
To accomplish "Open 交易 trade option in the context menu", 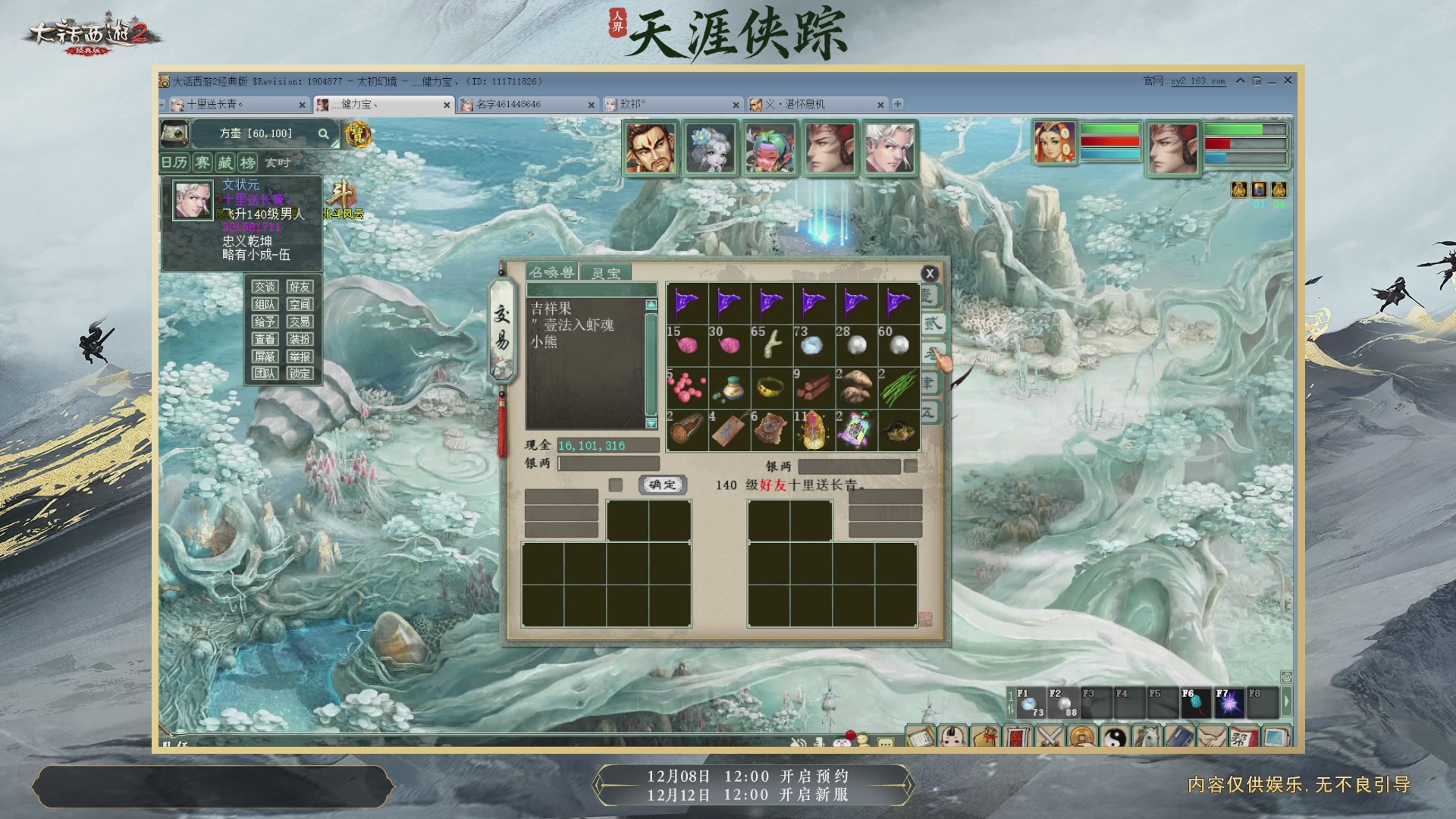I will 300,322.
